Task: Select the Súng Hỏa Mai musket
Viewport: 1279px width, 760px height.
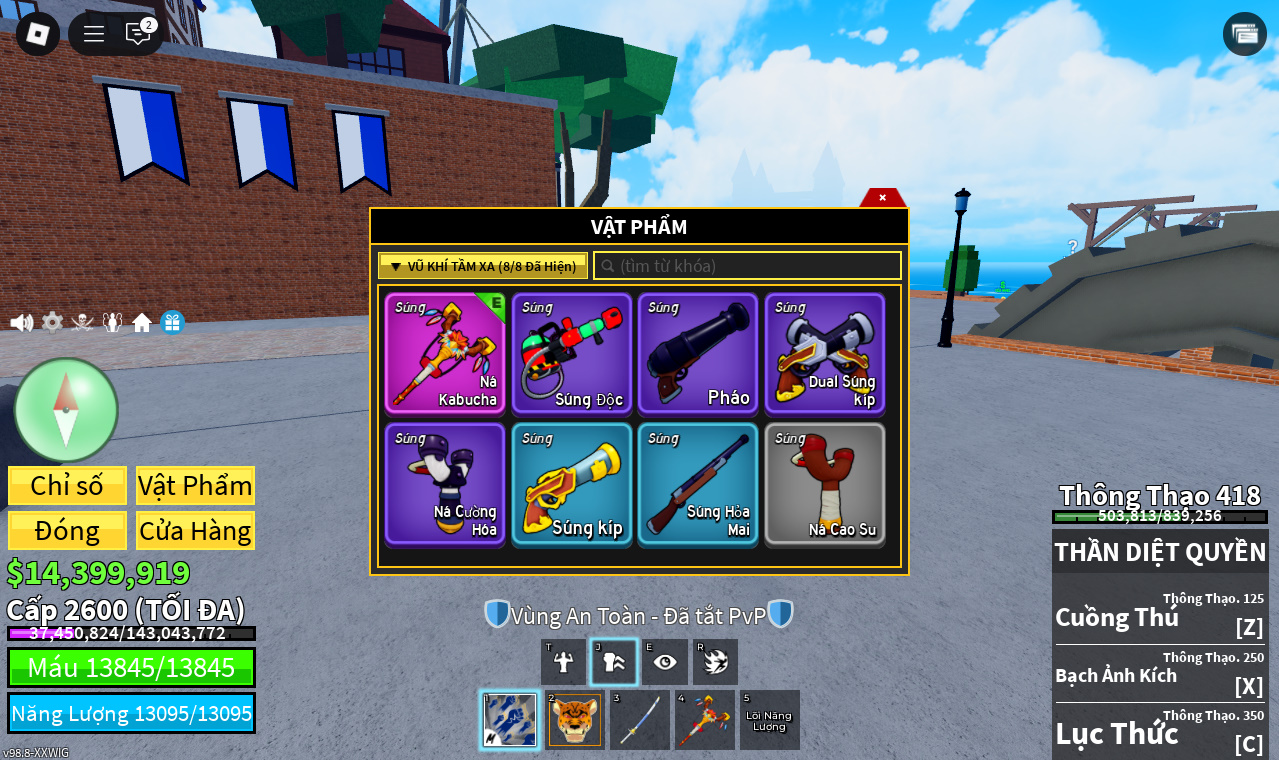Action: pyautogui.click(x=698, y=484)
